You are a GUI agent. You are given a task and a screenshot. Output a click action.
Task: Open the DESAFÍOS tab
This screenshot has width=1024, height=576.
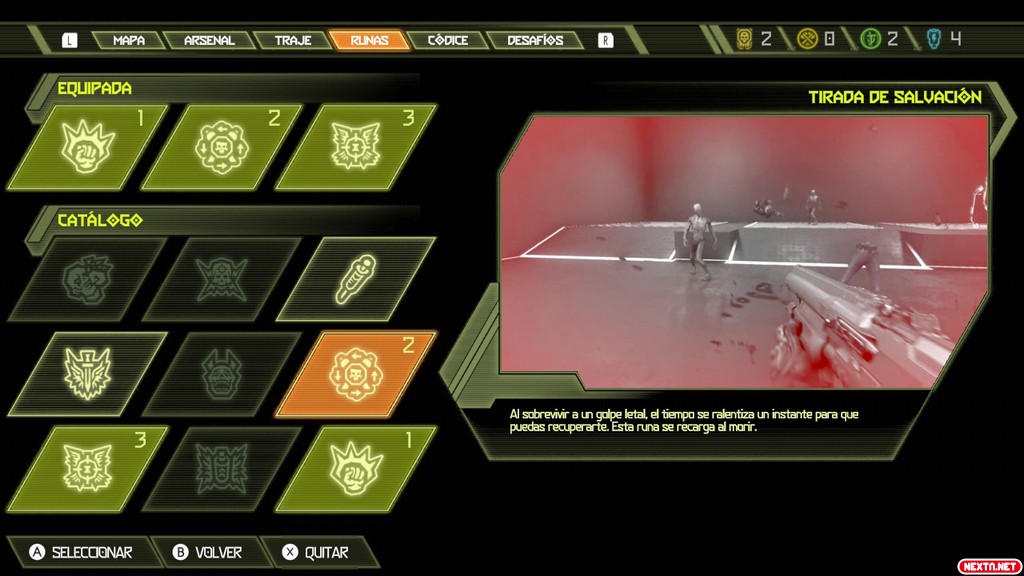pyautogui.click(x=535, y=41)
